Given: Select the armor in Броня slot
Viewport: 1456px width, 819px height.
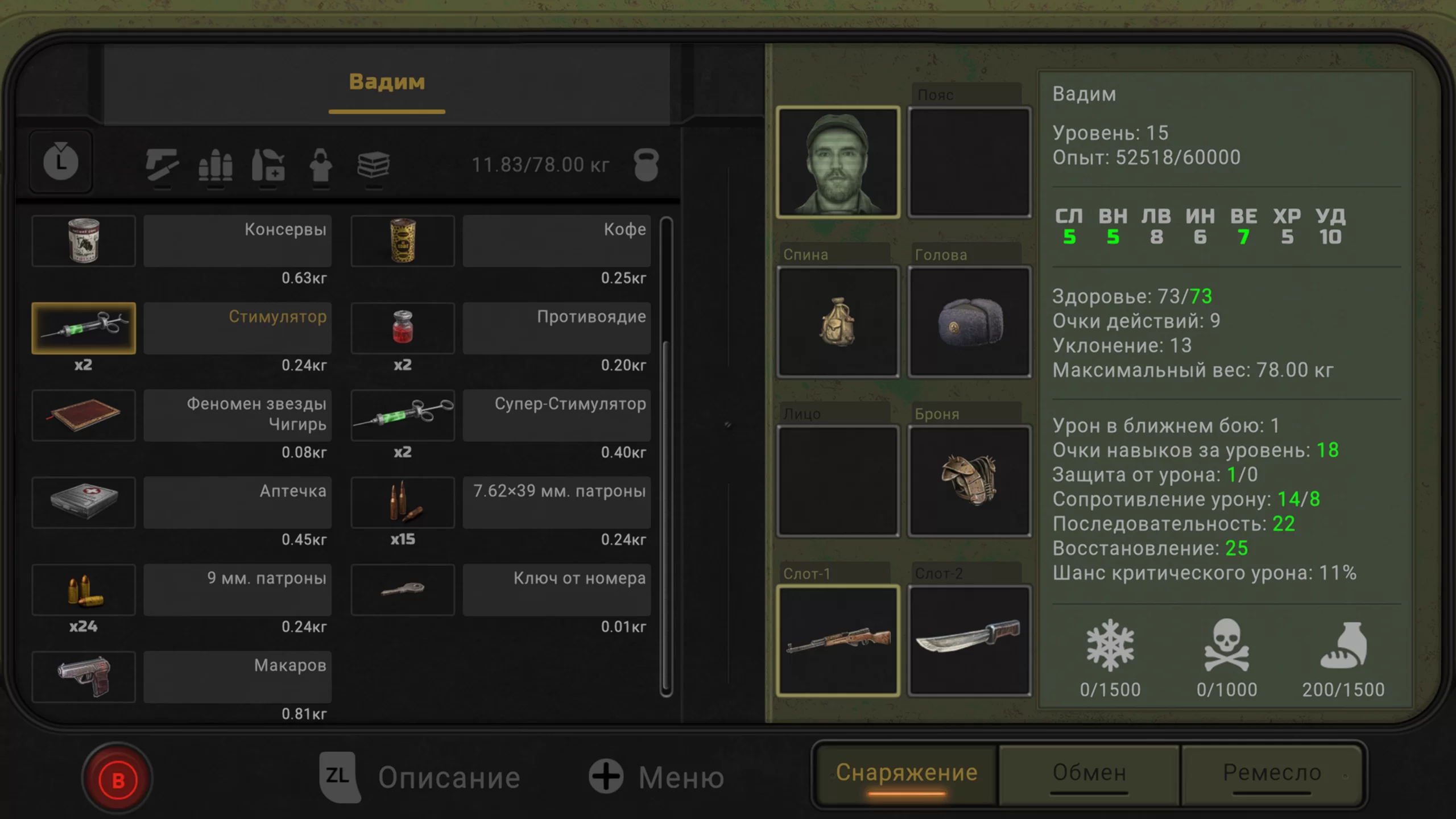Looking at the screenshot, I should pyautogui.click(x=969, y=481).
